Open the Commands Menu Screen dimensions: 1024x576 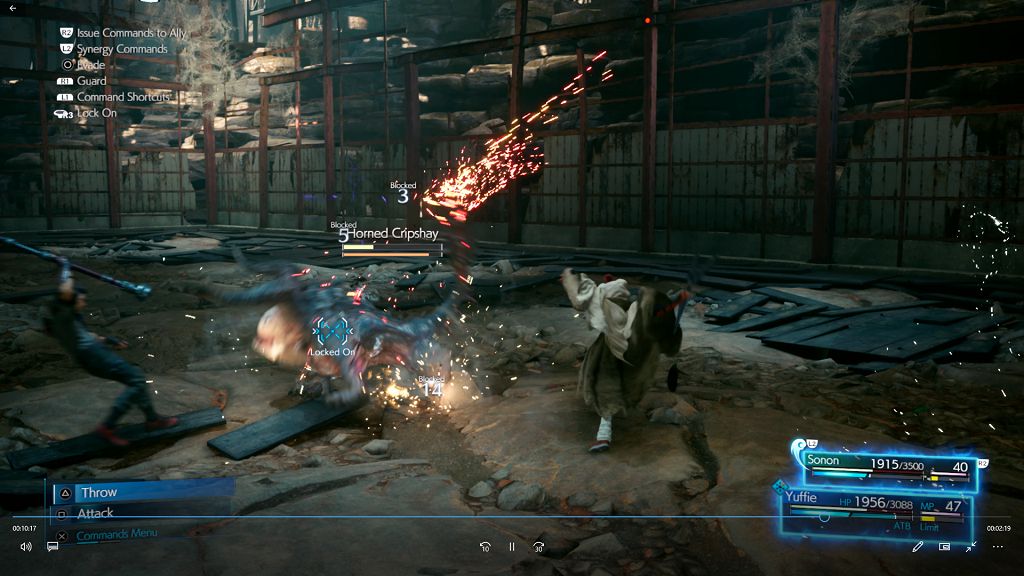(116, 534)
